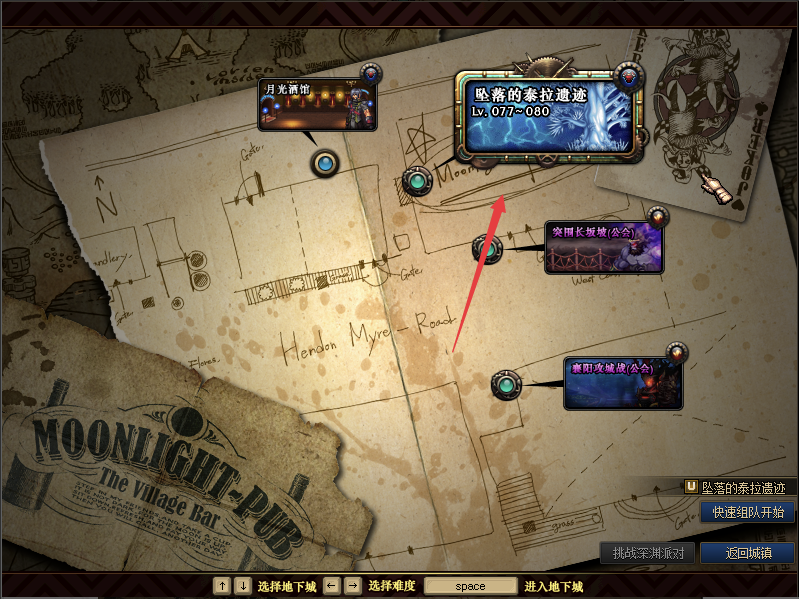Start quick party with 快速组队开始
Screen dimensions: 799x599
pos(746,512)
